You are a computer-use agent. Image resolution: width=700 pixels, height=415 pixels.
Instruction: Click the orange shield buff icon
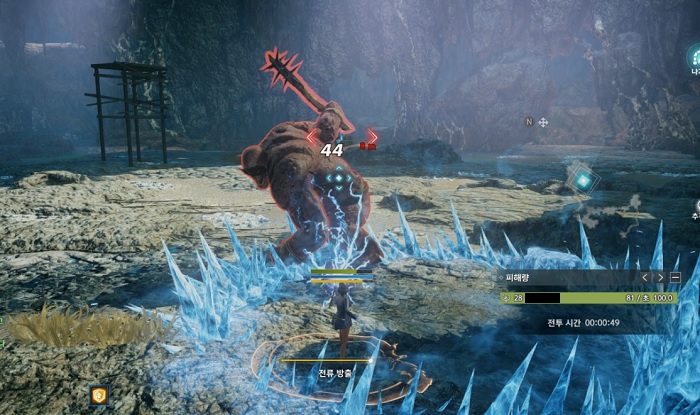[x=98, y=395]
